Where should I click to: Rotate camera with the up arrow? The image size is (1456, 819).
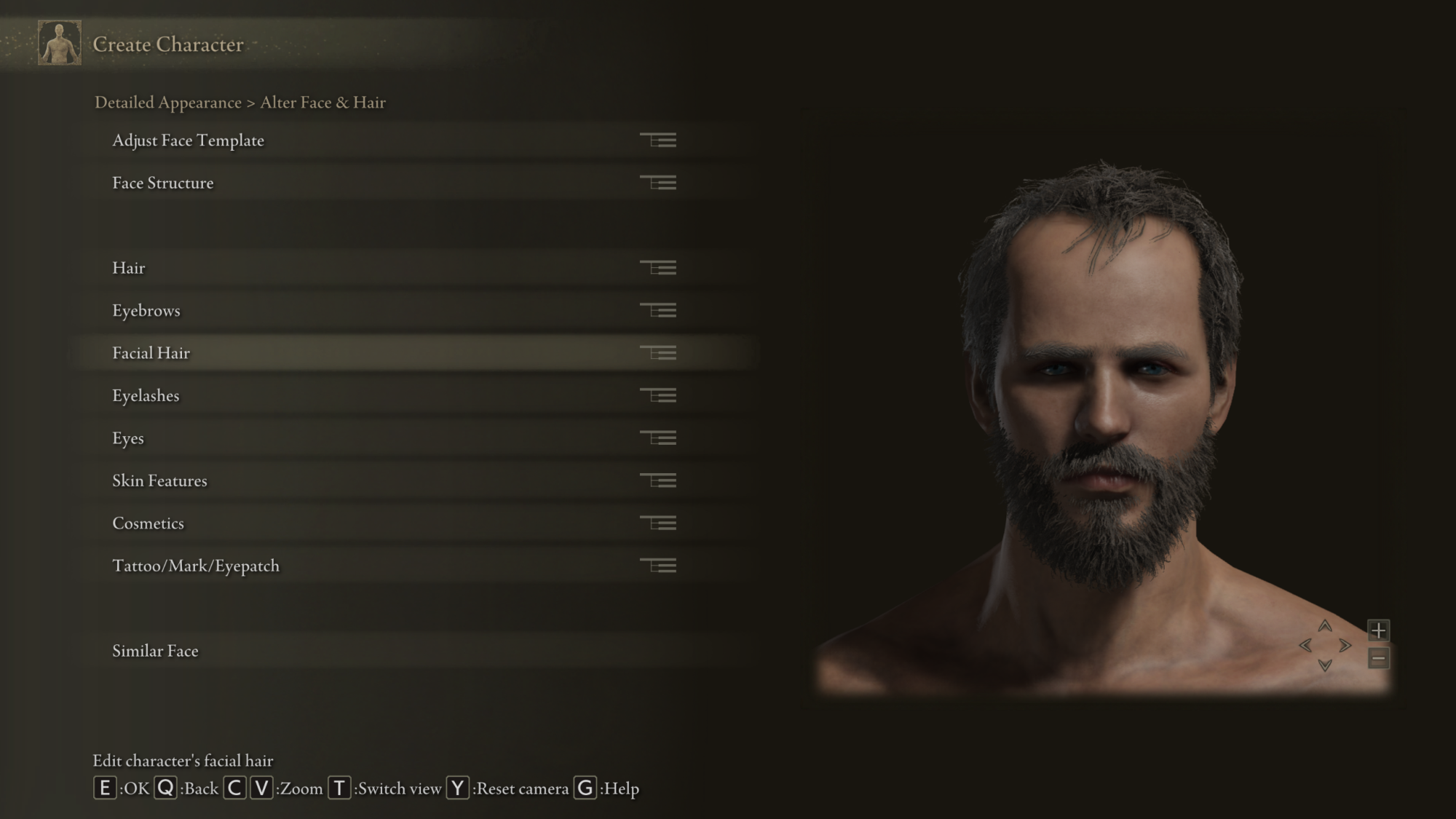coord(1325,626)
